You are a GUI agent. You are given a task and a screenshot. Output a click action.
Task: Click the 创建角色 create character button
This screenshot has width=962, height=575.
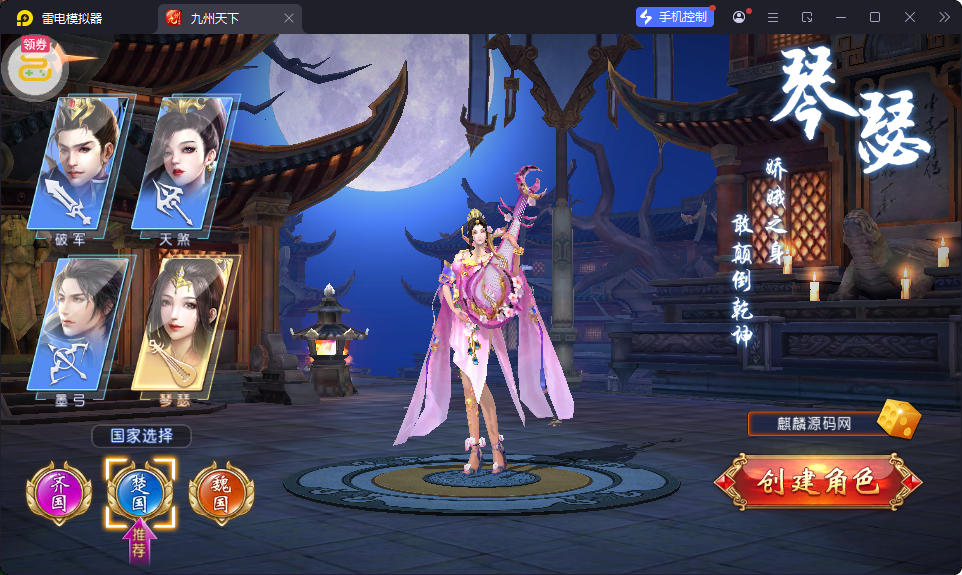818,483
